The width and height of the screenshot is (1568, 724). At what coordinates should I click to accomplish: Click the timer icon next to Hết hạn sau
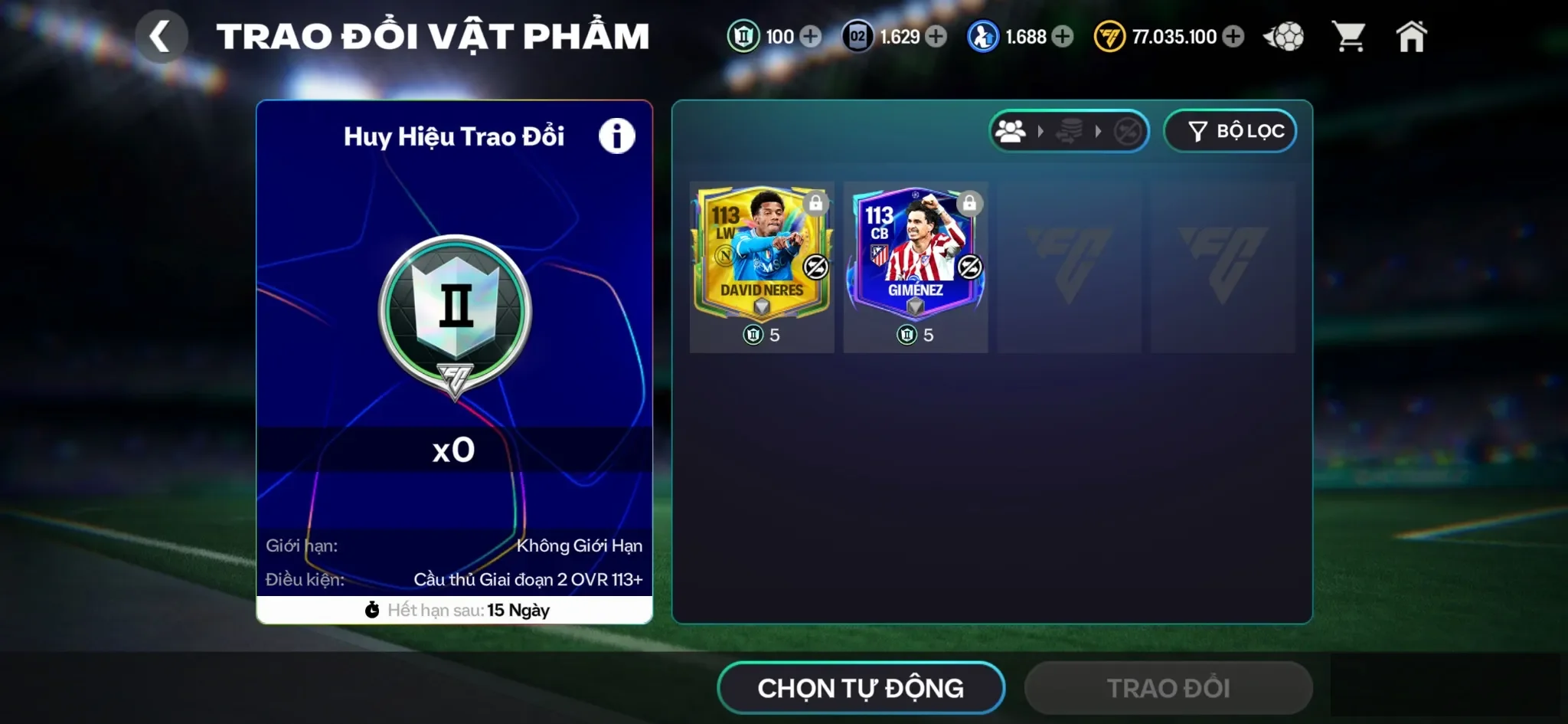[x=373, y=611]
